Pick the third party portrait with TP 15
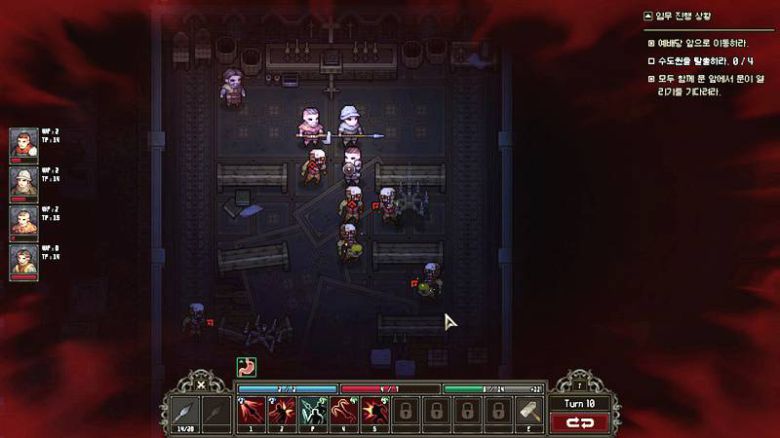 pos(24,221)
